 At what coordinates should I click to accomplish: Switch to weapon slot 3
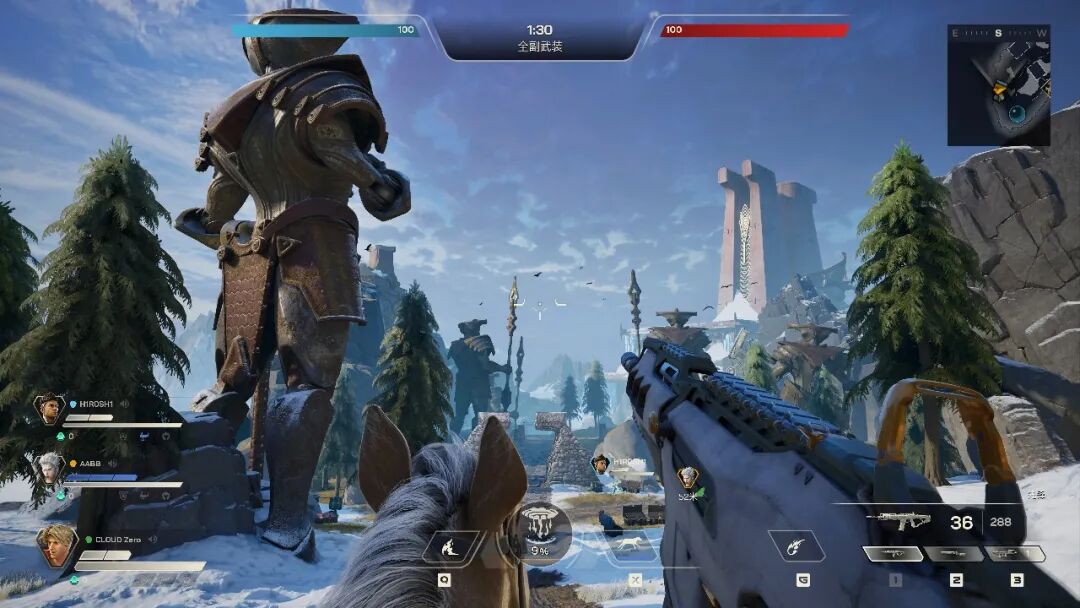pos(1015,554)
